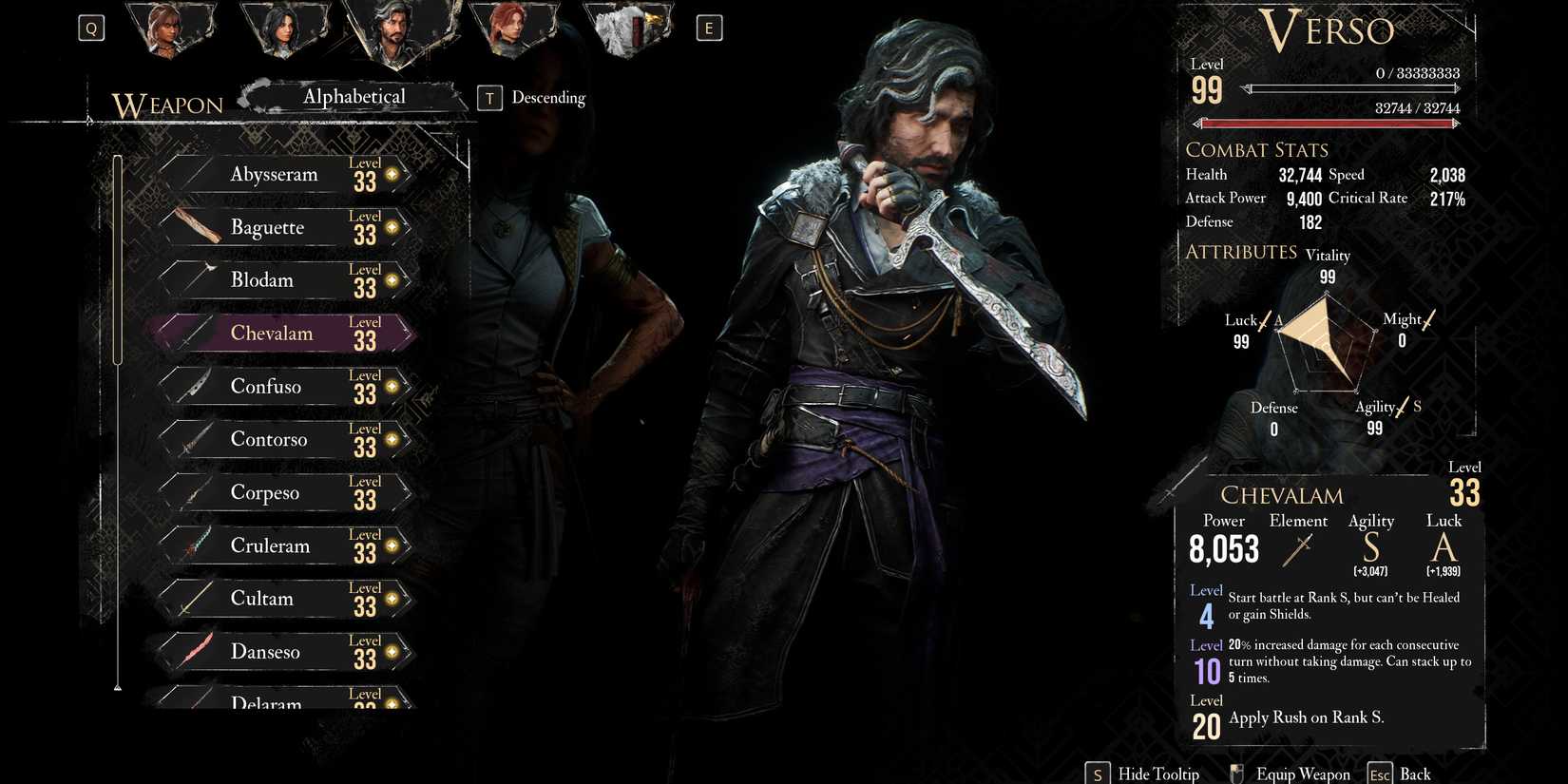Open the Alphabetical sort dropdown
The image size is (1568, 784).
click(354, 96)
